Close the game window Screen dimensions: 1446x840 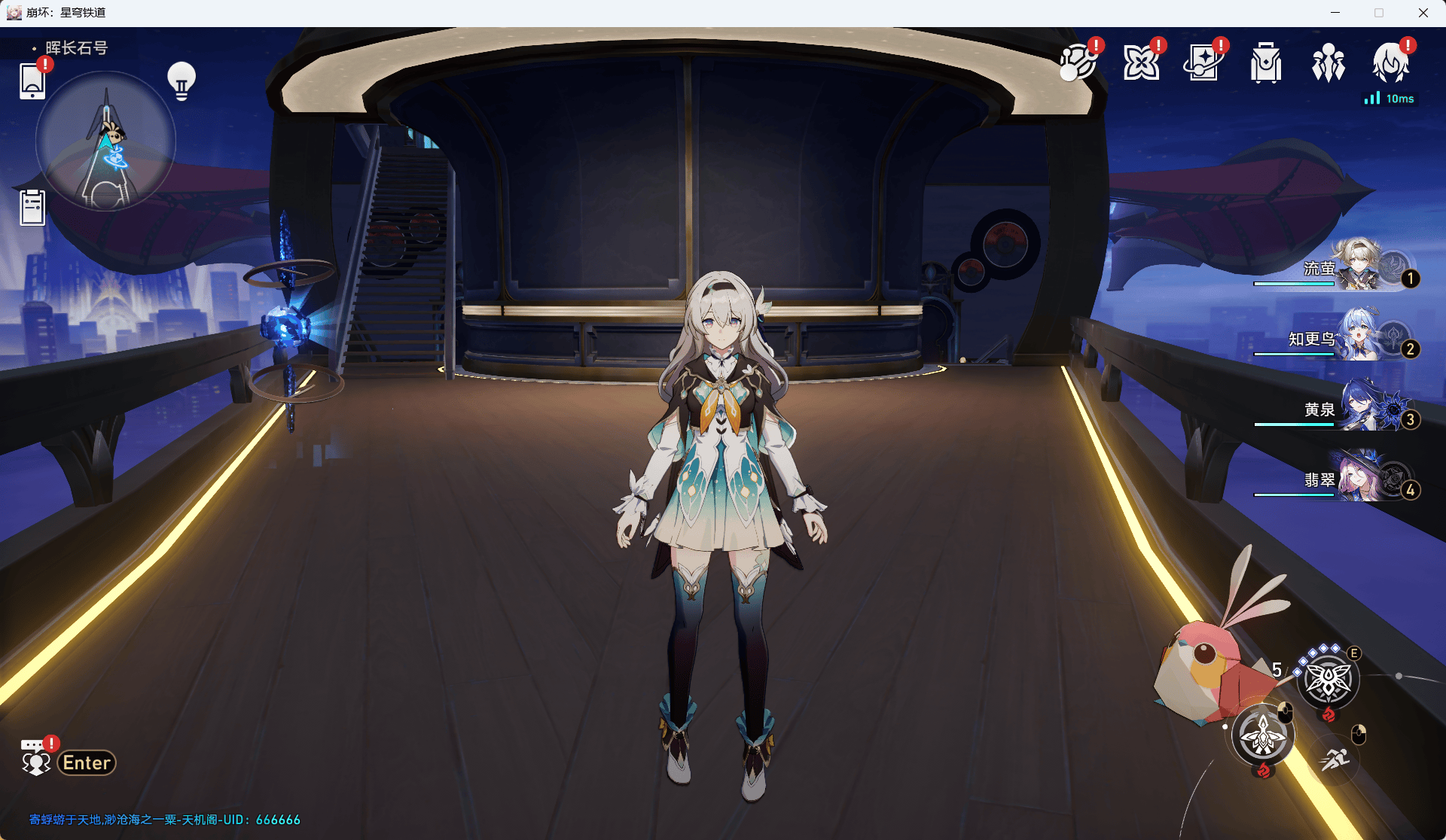[1423, 13]
